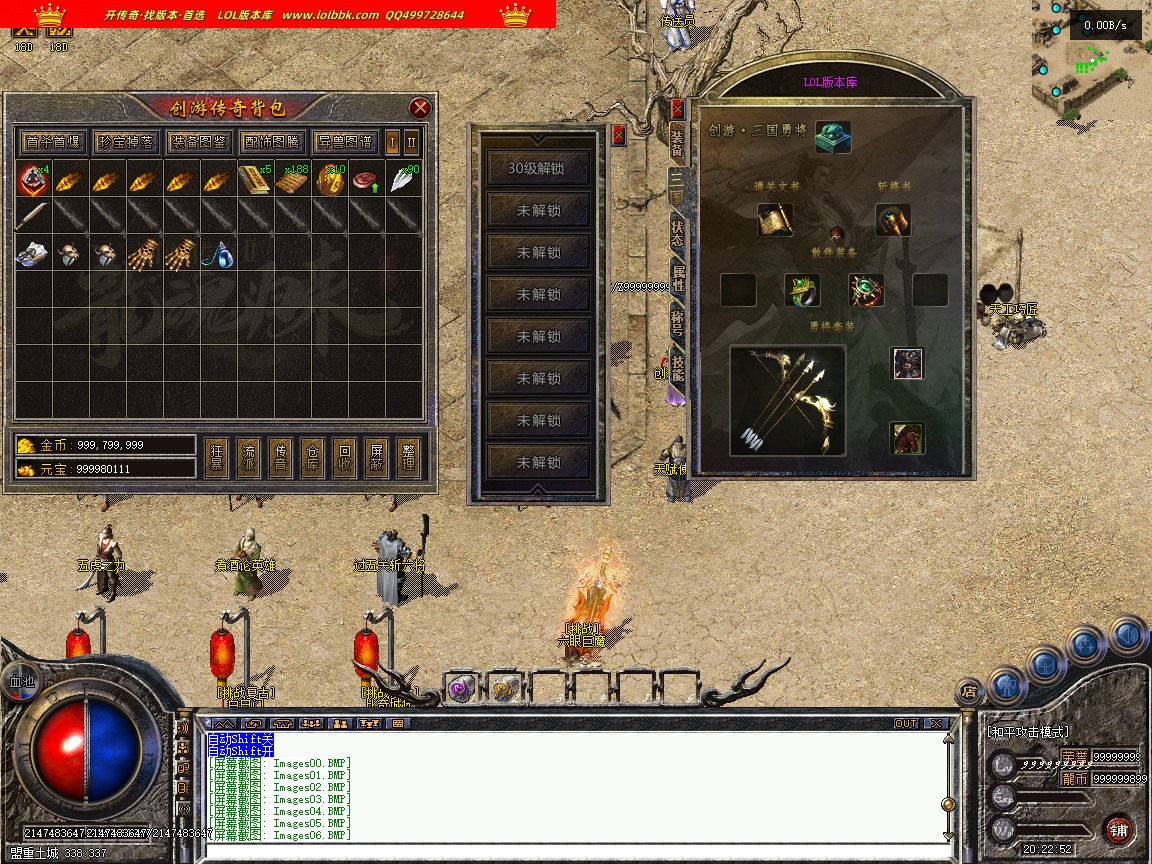Open the 珍宝掉落 list
Screen dimensions: 1152x864
[125, 141]
